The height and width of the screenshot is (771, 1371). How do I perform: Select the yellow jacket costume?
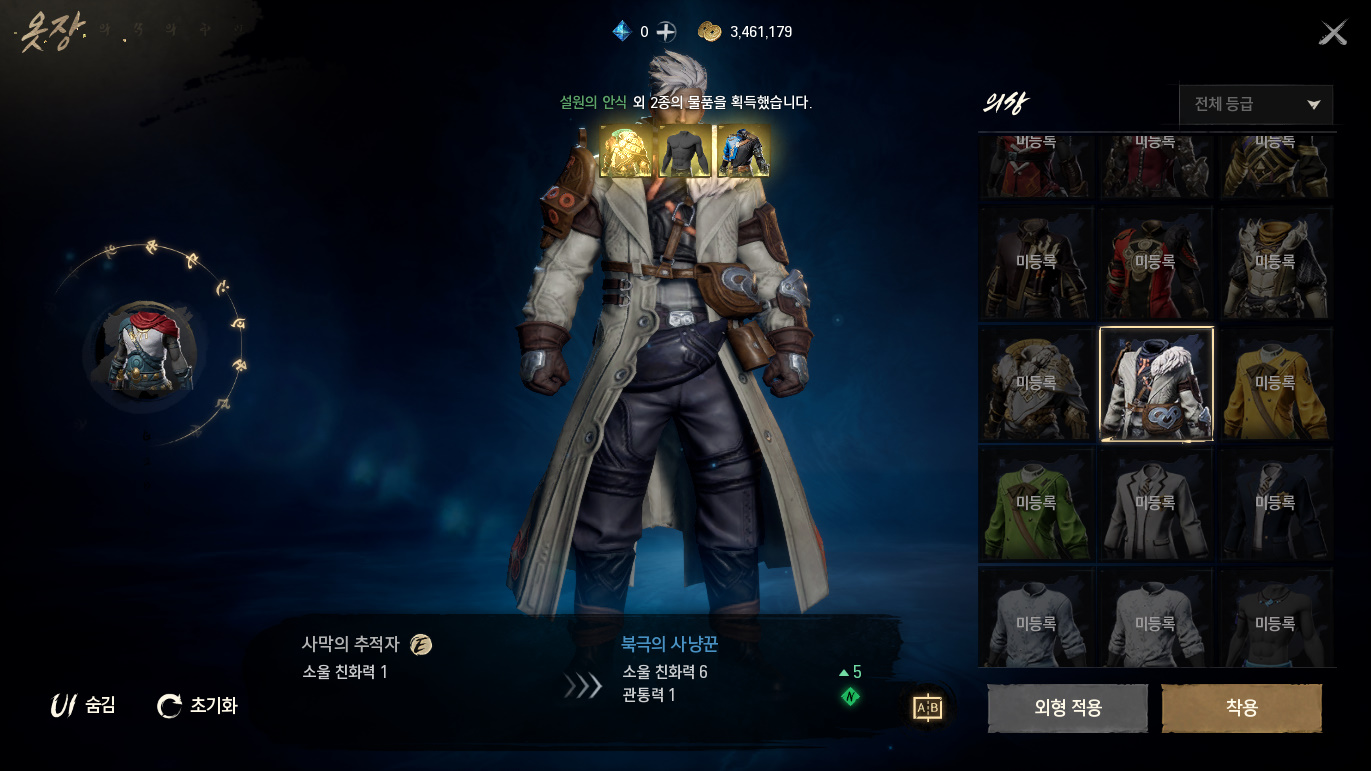[1275, 384]
